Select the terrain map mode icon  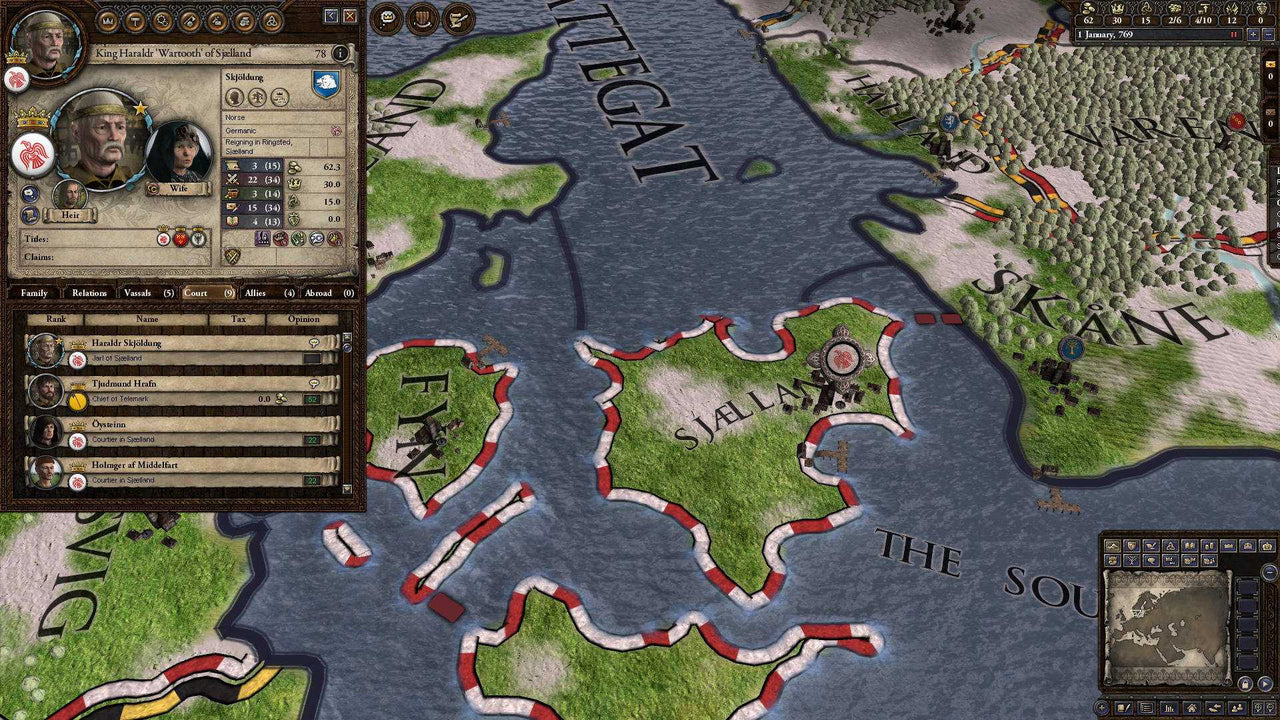point(1114,545)
